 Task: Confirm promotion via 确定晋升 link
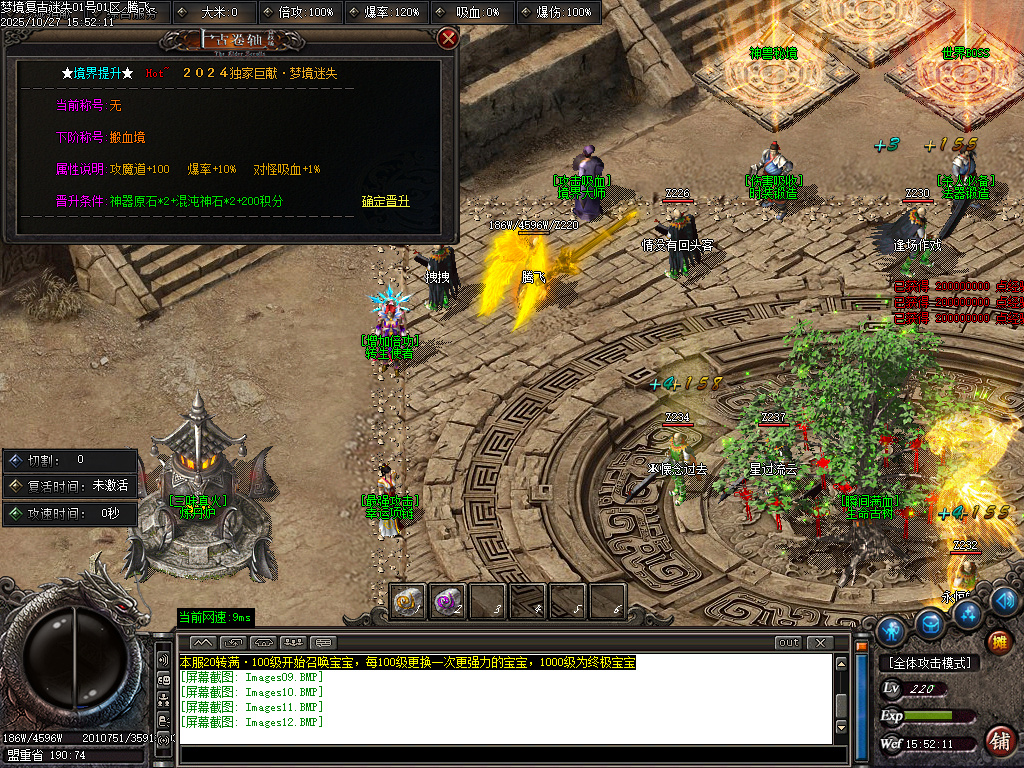click(x=385, y=201)
